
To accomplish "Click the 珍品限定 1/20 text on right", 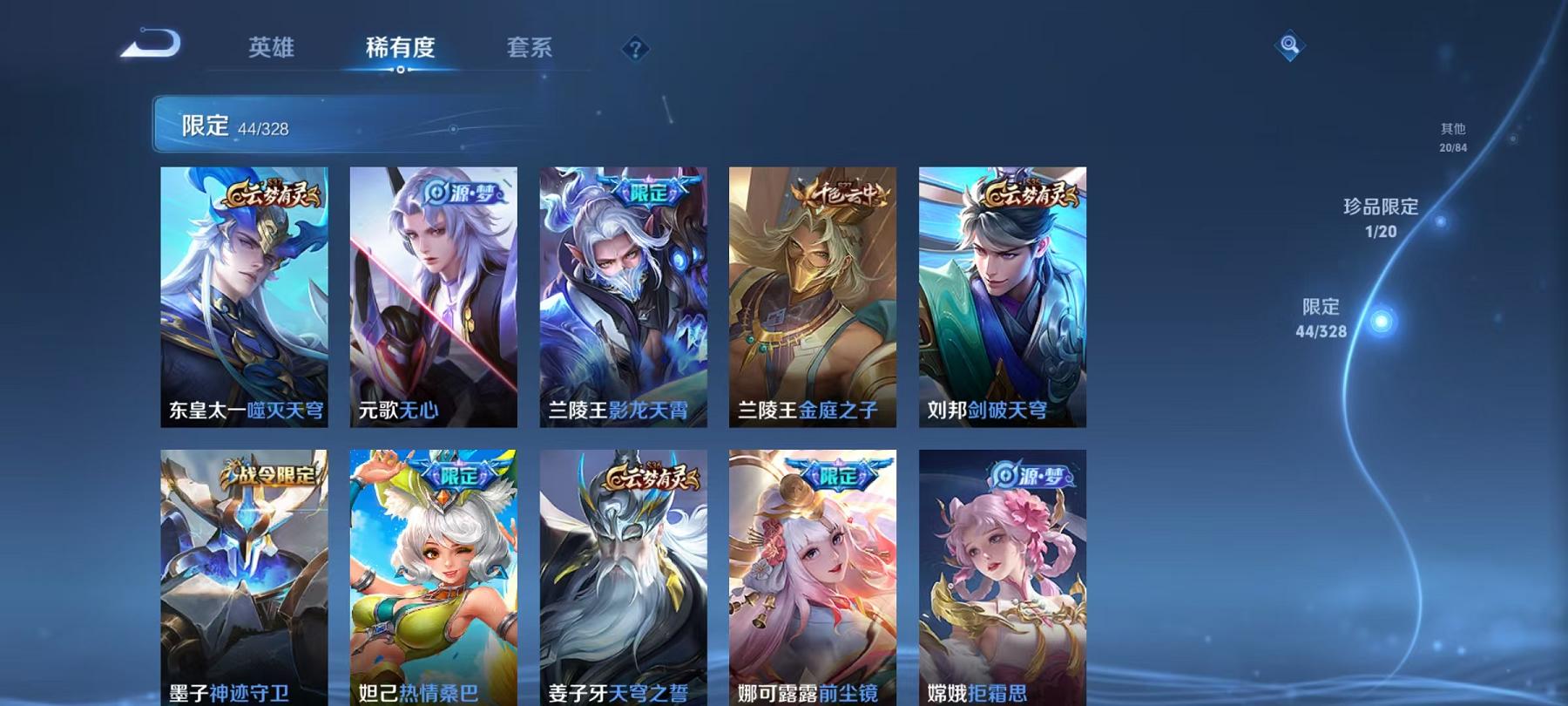I will click(x=1382, y=218).
